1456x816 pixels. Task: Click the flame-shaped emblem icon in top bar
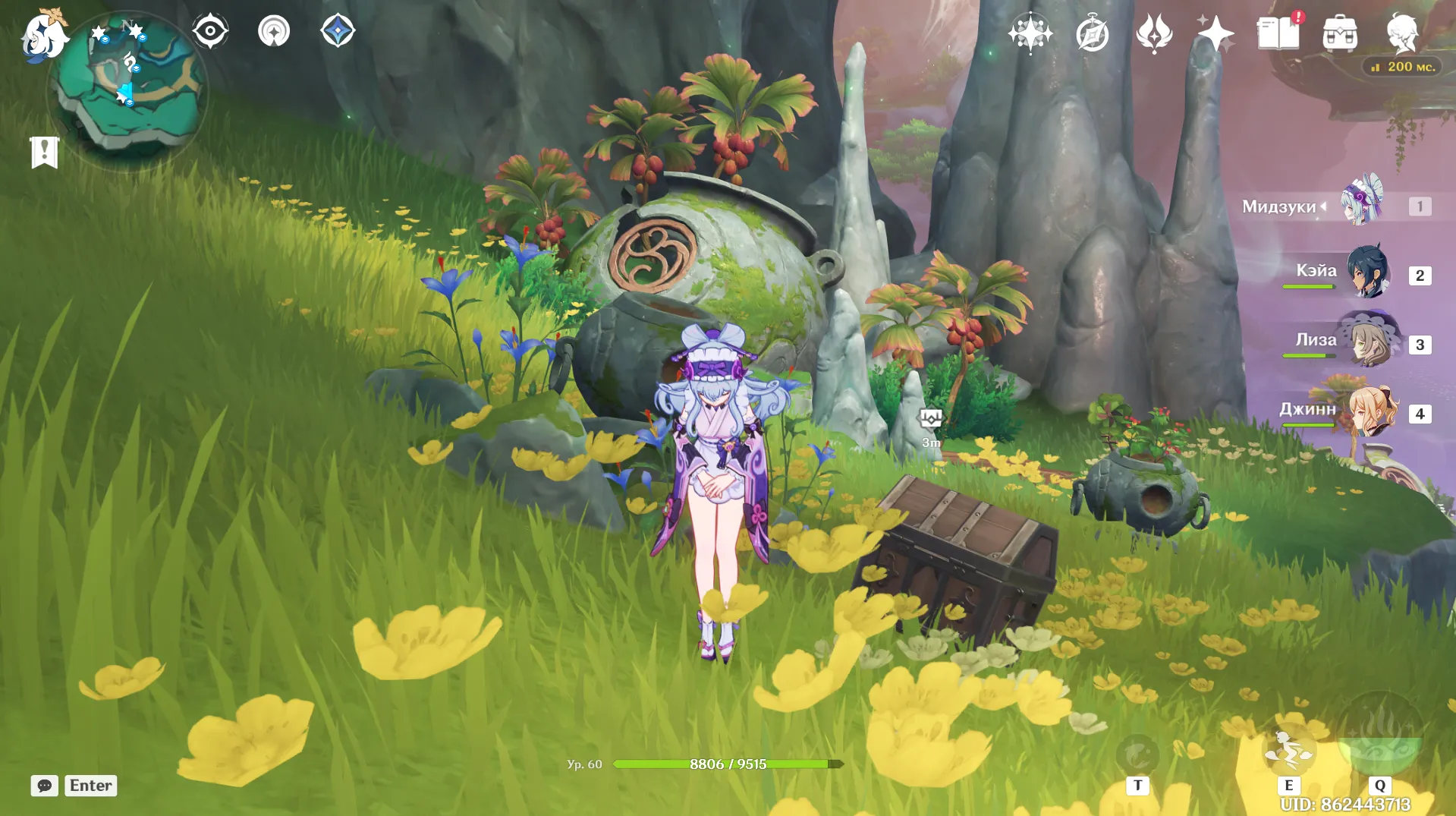point(1154,34)
